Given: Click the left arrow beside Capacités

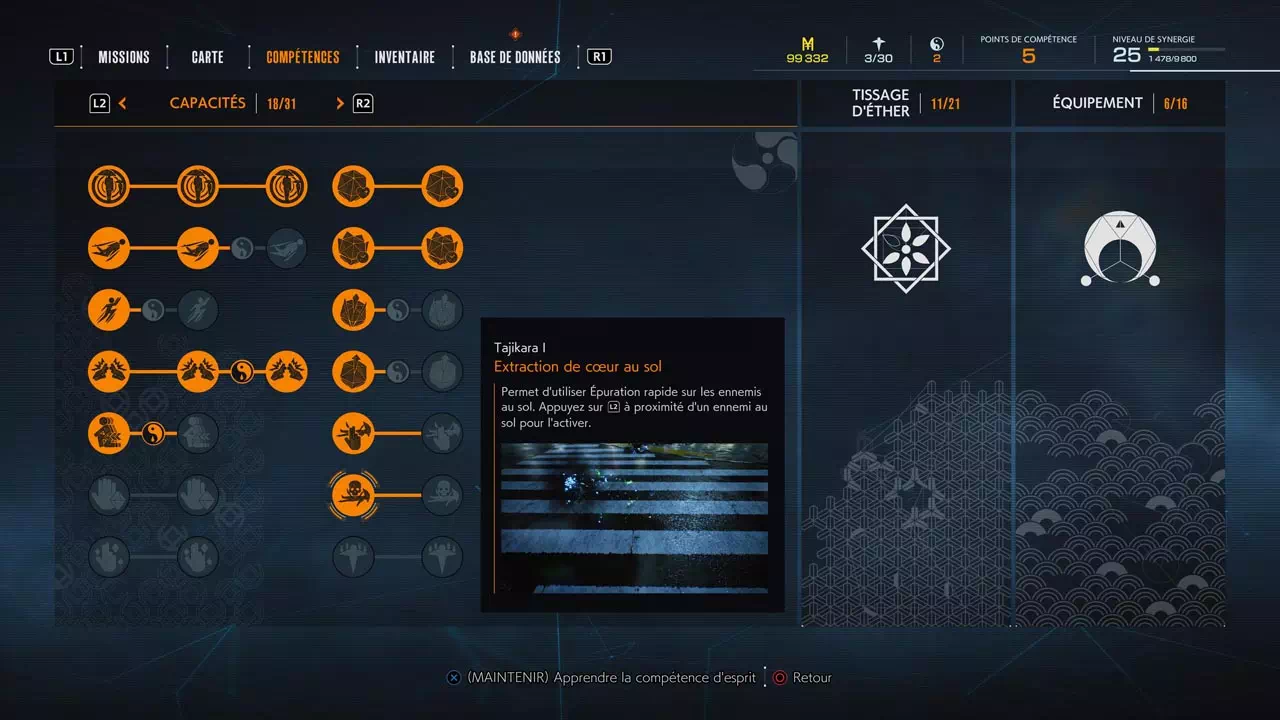Looking at the screenshot, I should click(x=123, y=103).
